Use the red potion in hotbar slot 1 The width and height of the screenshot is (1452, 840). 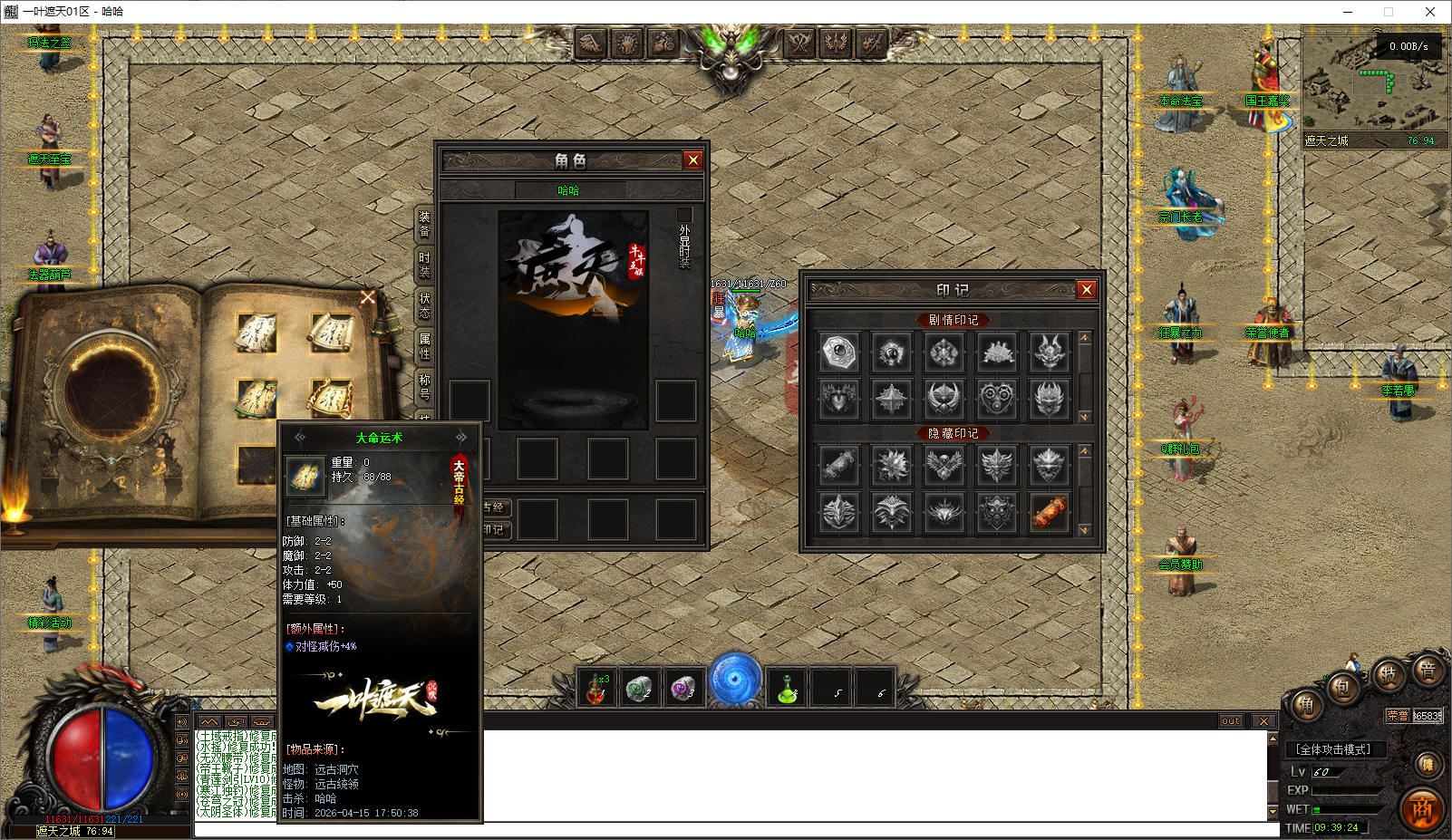(596, 689)
